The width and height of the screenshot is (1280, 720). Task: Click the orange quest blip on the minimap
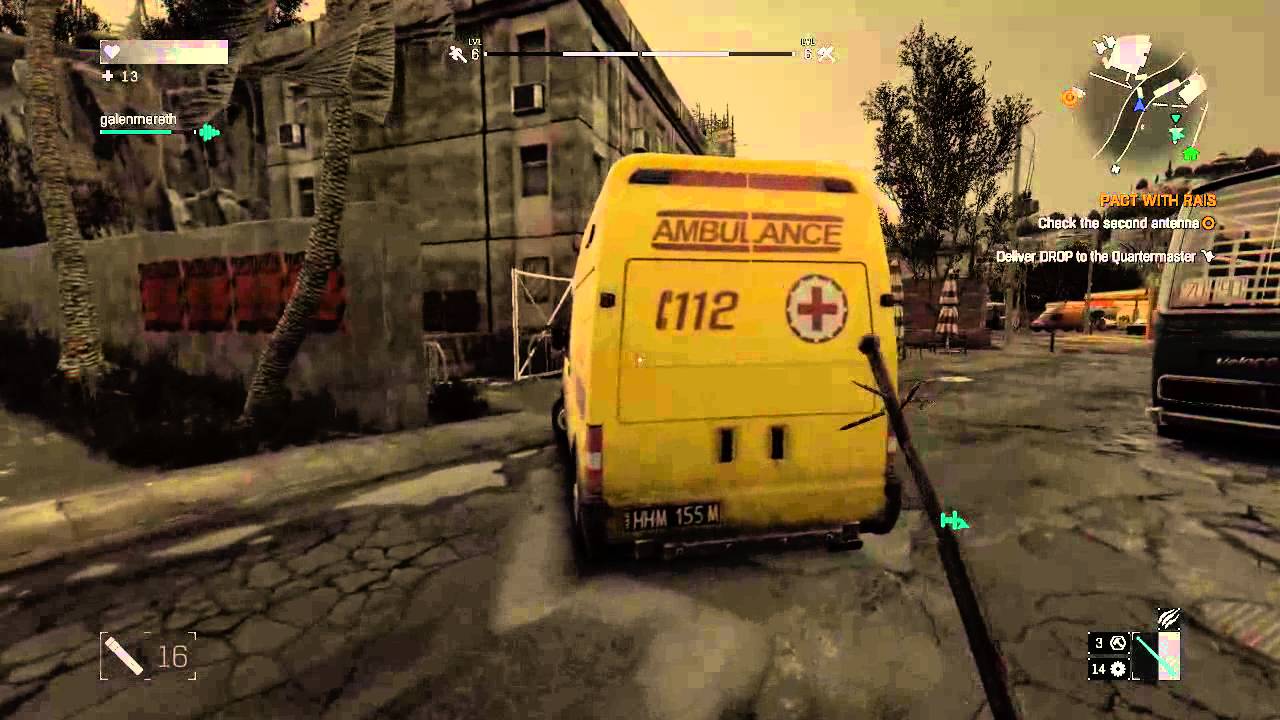[x=1069, y=97]
